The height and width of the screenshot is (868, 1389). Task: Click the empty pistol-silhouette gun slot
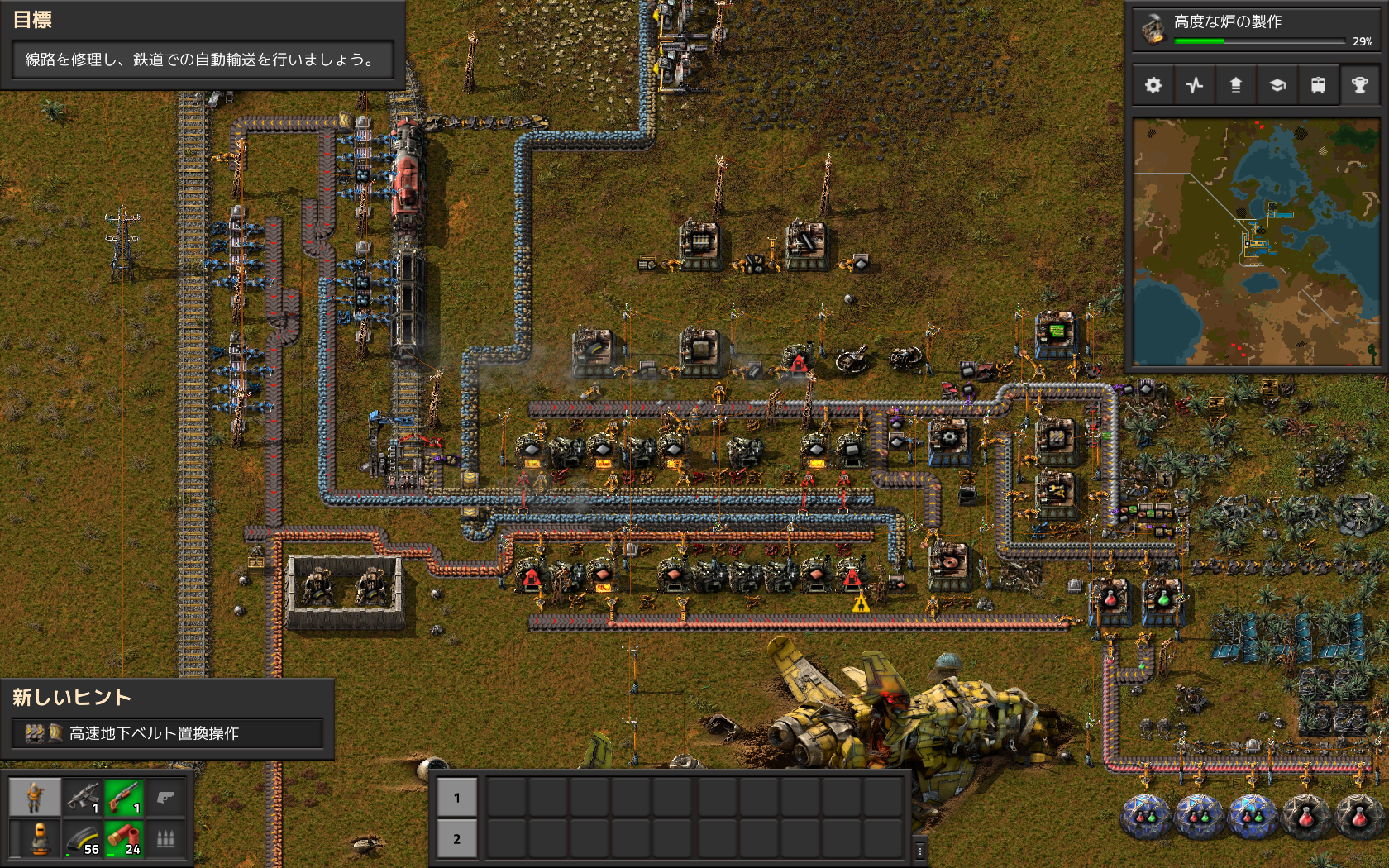coord(165,798)
